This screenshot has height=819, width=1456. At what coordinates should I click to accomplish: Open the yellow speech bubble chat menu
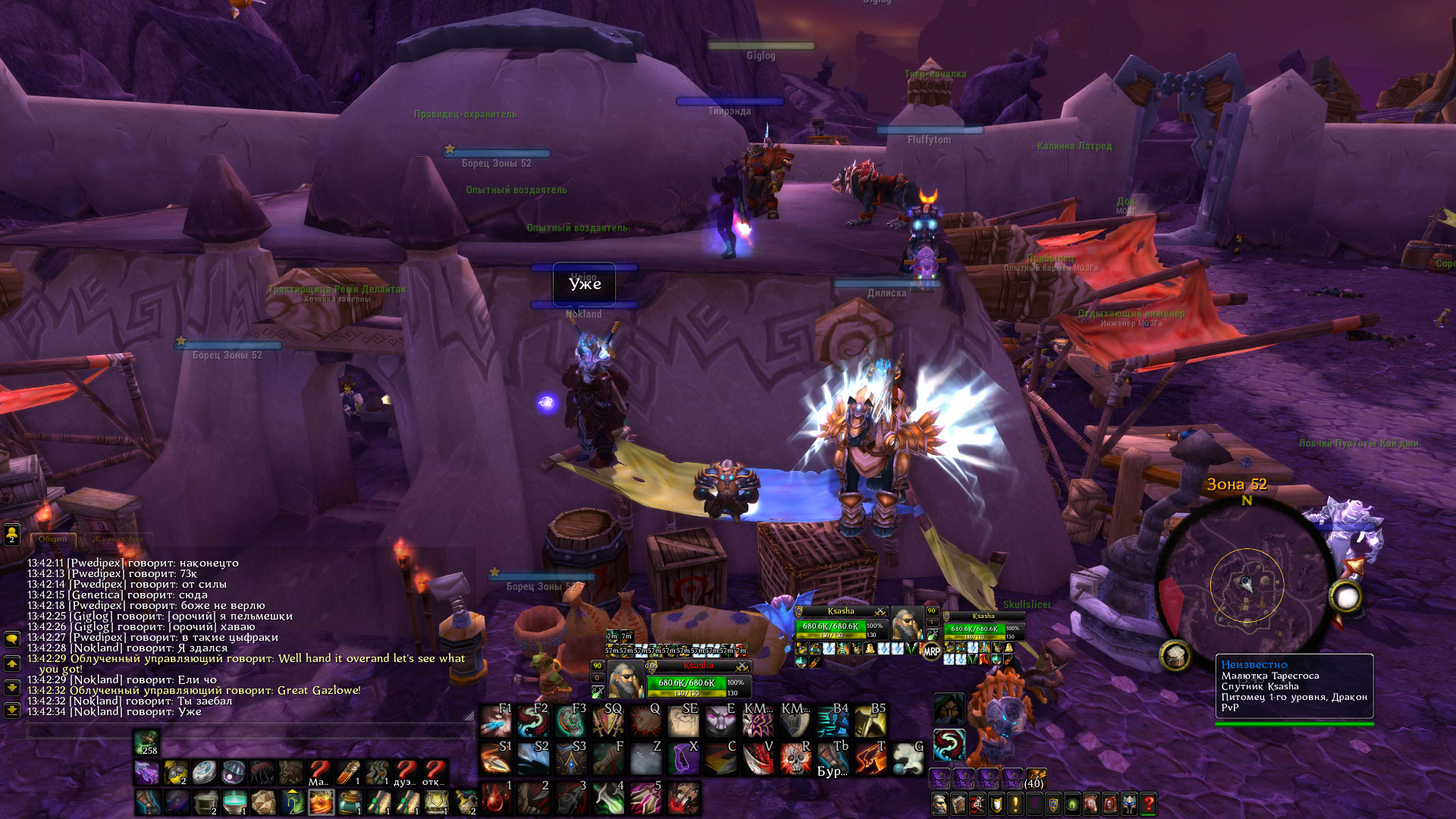point(12,639)
